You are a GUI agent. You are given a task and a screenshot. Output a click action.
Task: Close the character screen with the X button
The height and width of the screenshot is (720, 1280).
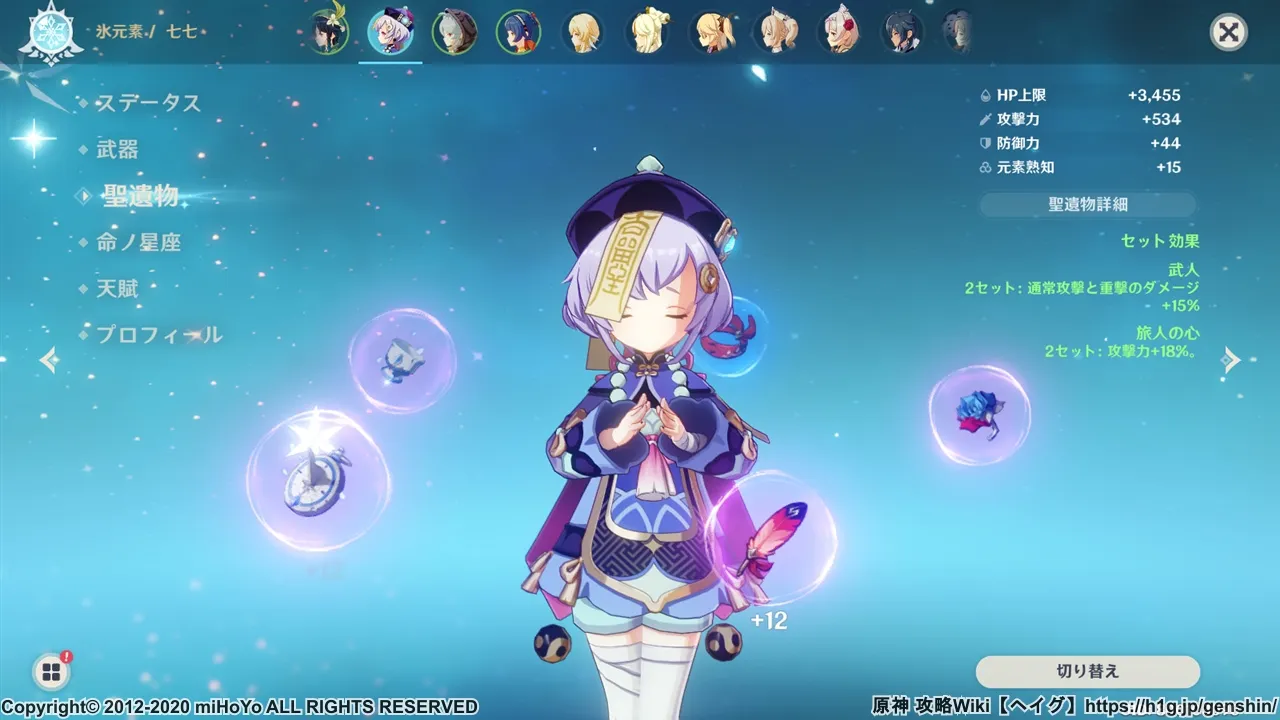[1228, 33]
